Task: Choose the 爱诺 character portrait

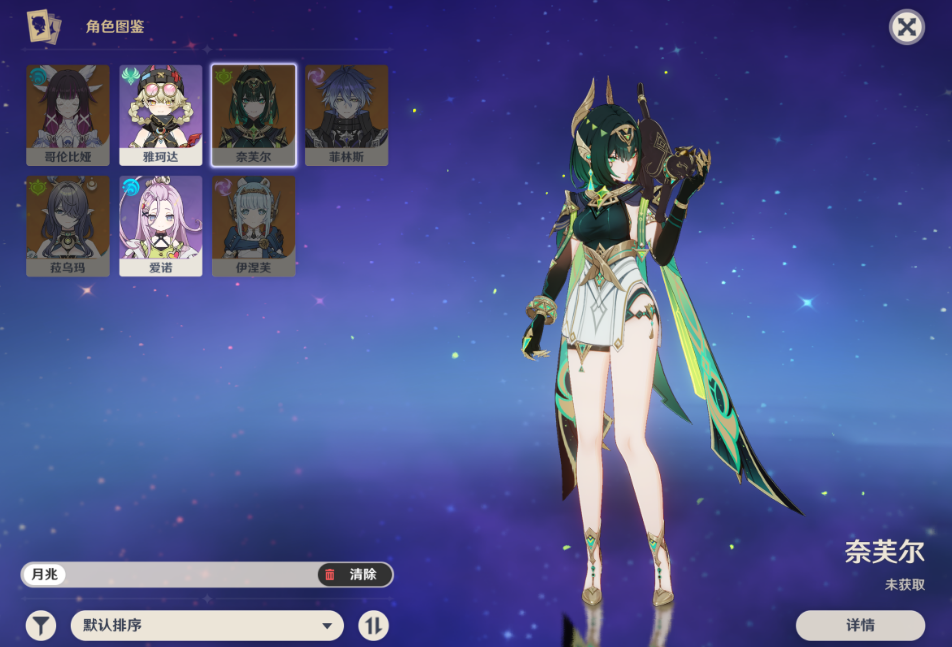Action: [x=161, y=226]
